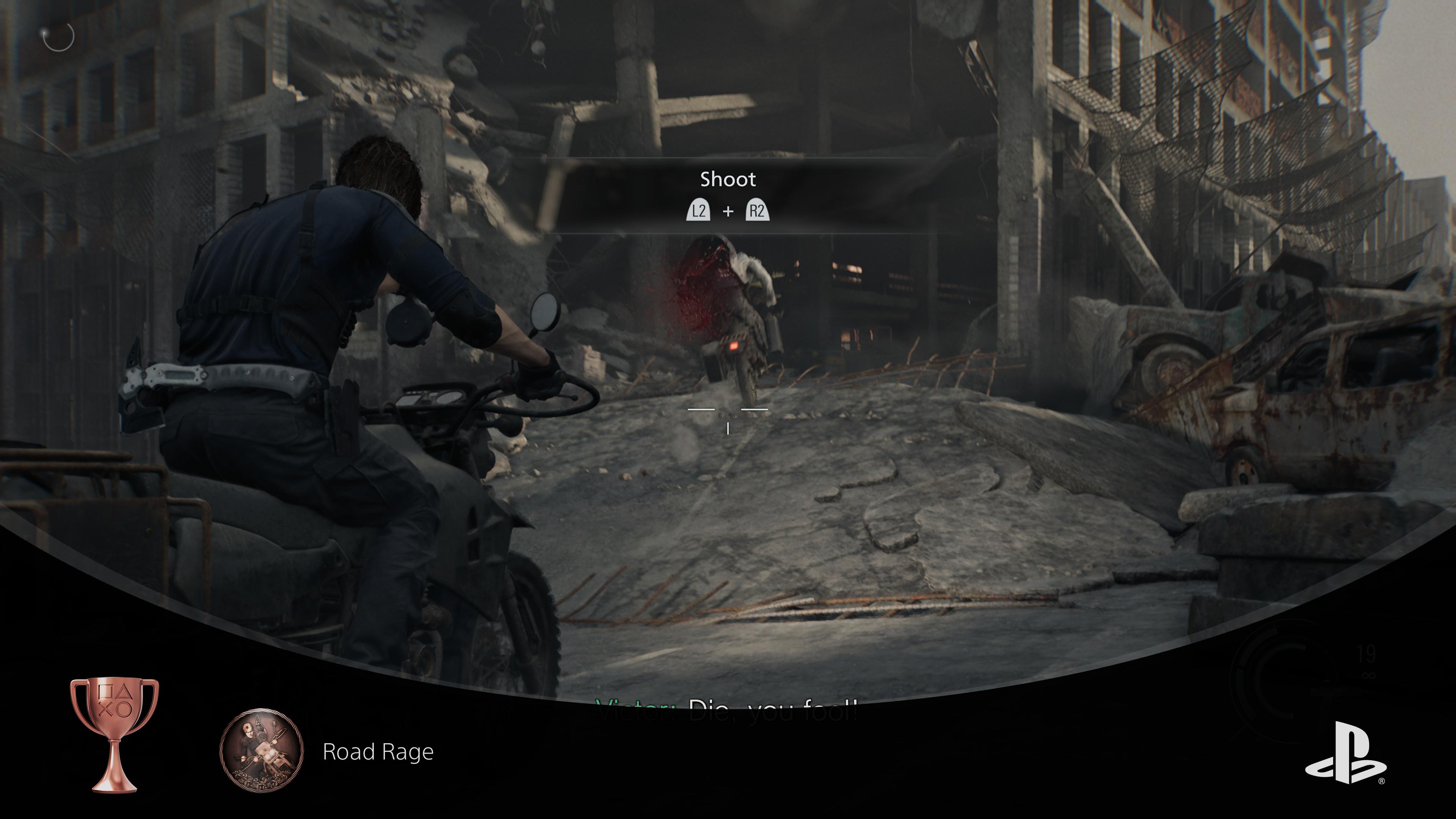The width and height of the screenshot is (1456, 819).
Task: Open the Road Rage trophy notification
Action: click(x=378, y=752)
